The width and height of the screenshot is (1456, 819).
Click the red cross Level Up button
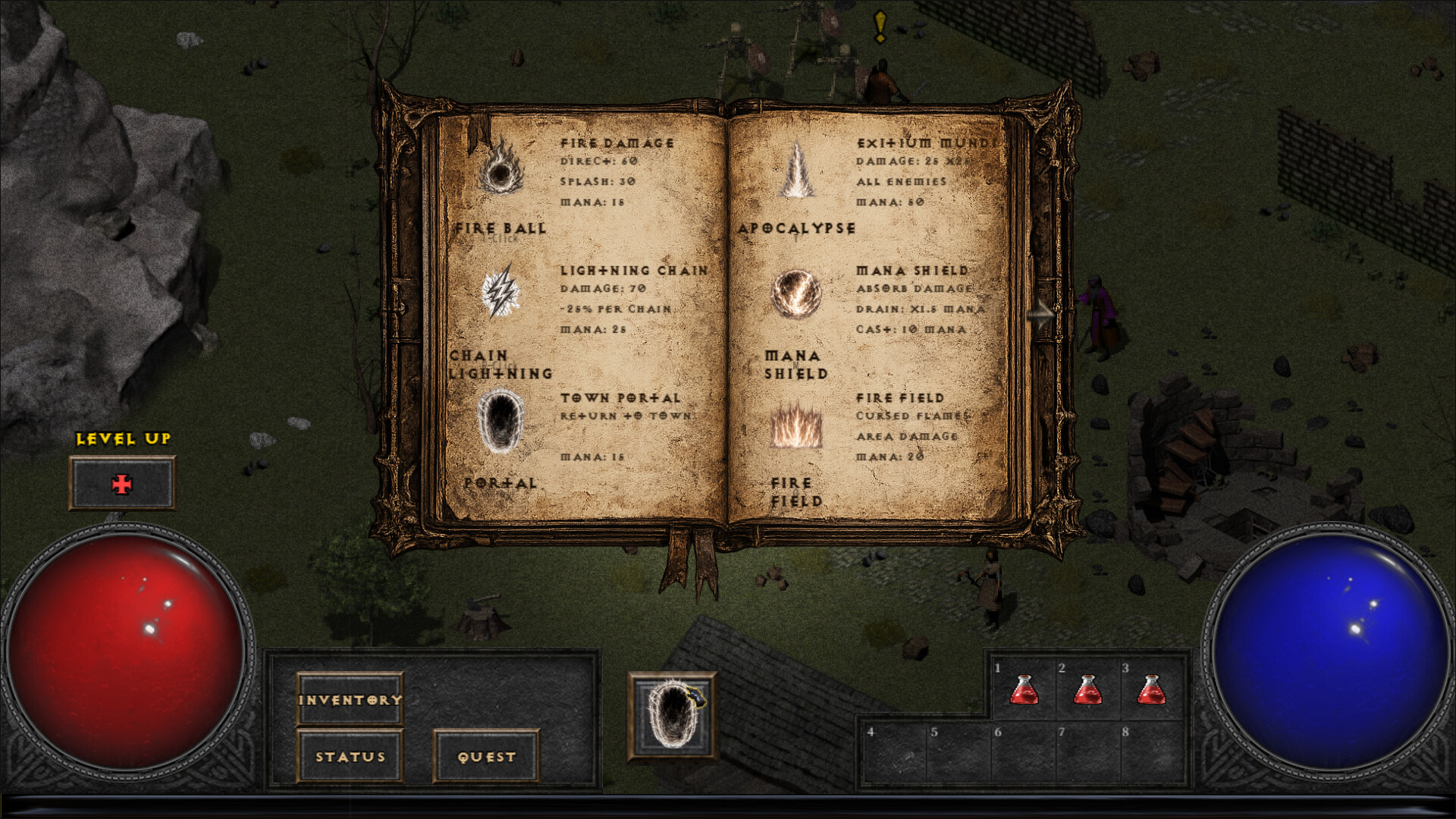pos(122,484)
